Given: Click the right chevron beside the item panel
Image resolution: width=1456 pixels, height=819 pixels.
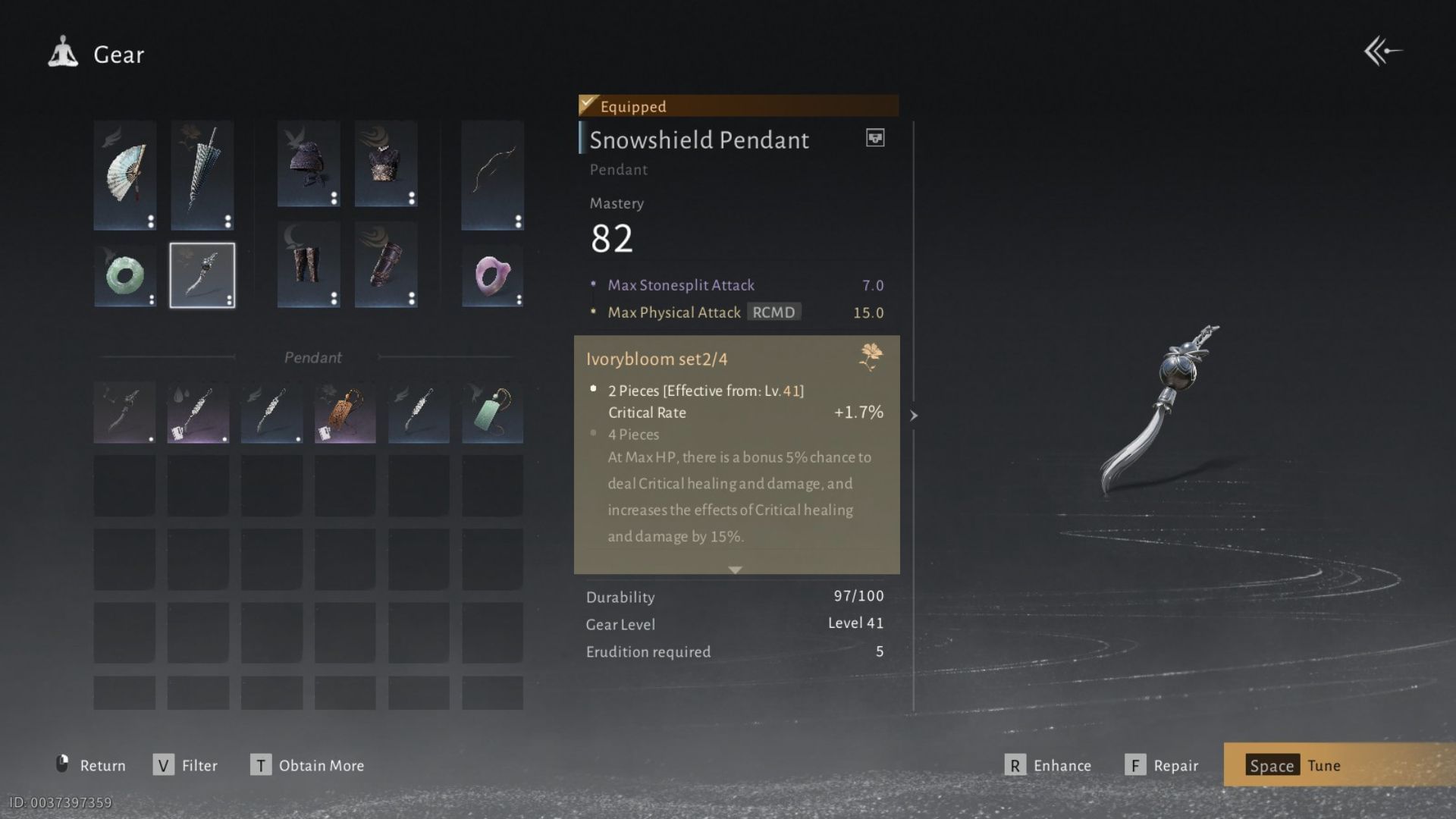Looking at the screenshot, I should (x=914, y=416).
